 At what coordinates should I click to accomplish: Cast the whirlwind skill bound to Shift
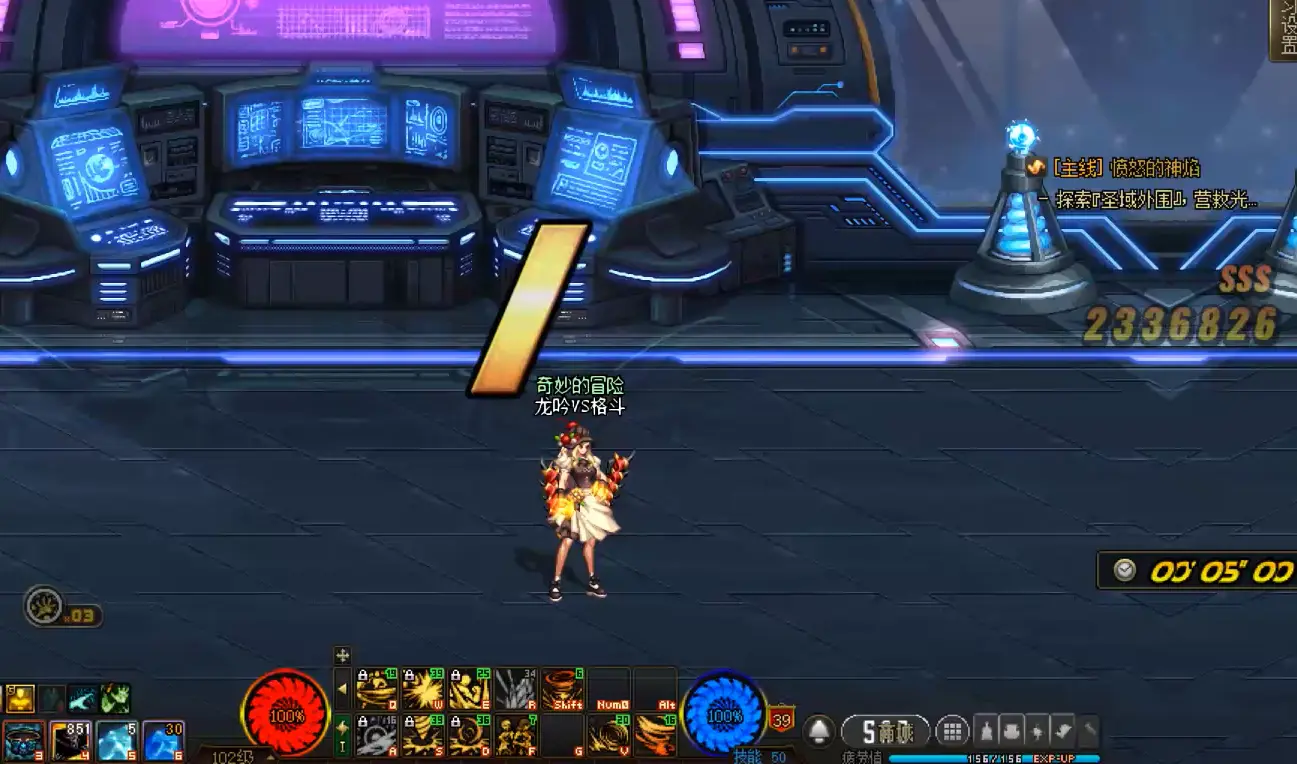click(x=563, y=689)
